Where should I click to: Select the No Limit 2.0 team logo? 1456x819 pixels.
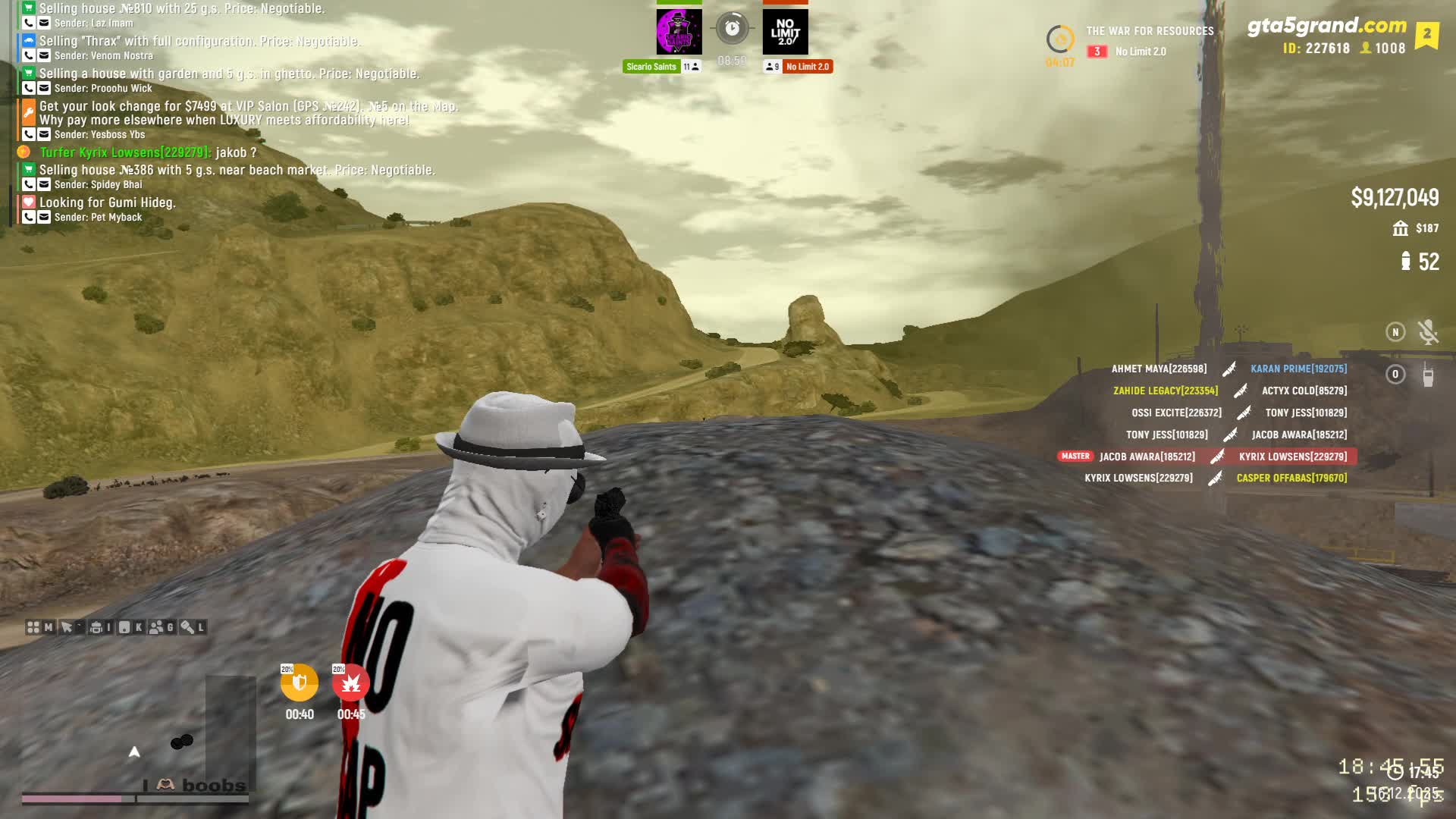point(785,32)
